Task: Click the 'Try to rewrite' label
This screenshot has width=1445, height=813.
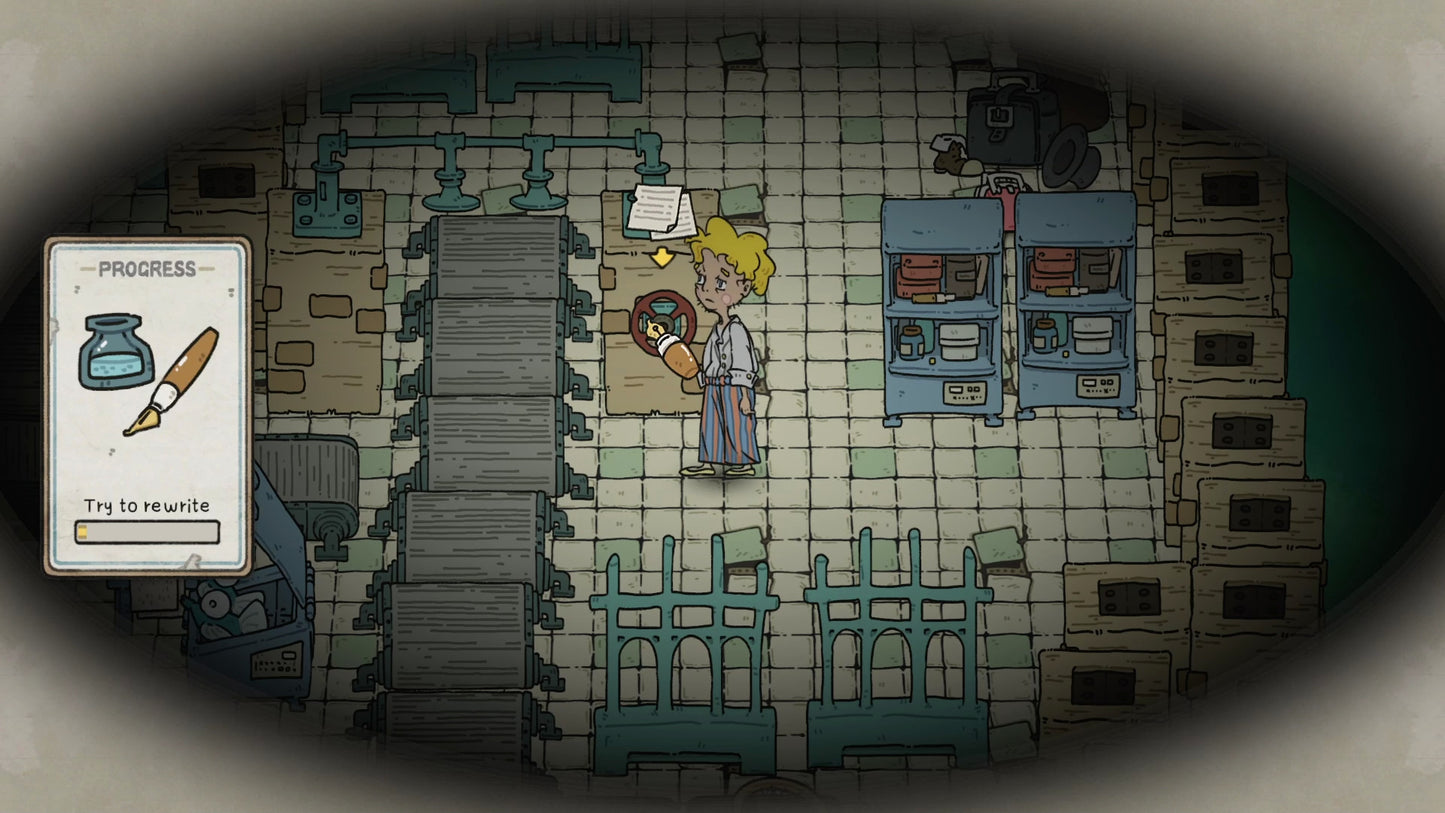Action: pyautogui.click(x=148, y=505)
